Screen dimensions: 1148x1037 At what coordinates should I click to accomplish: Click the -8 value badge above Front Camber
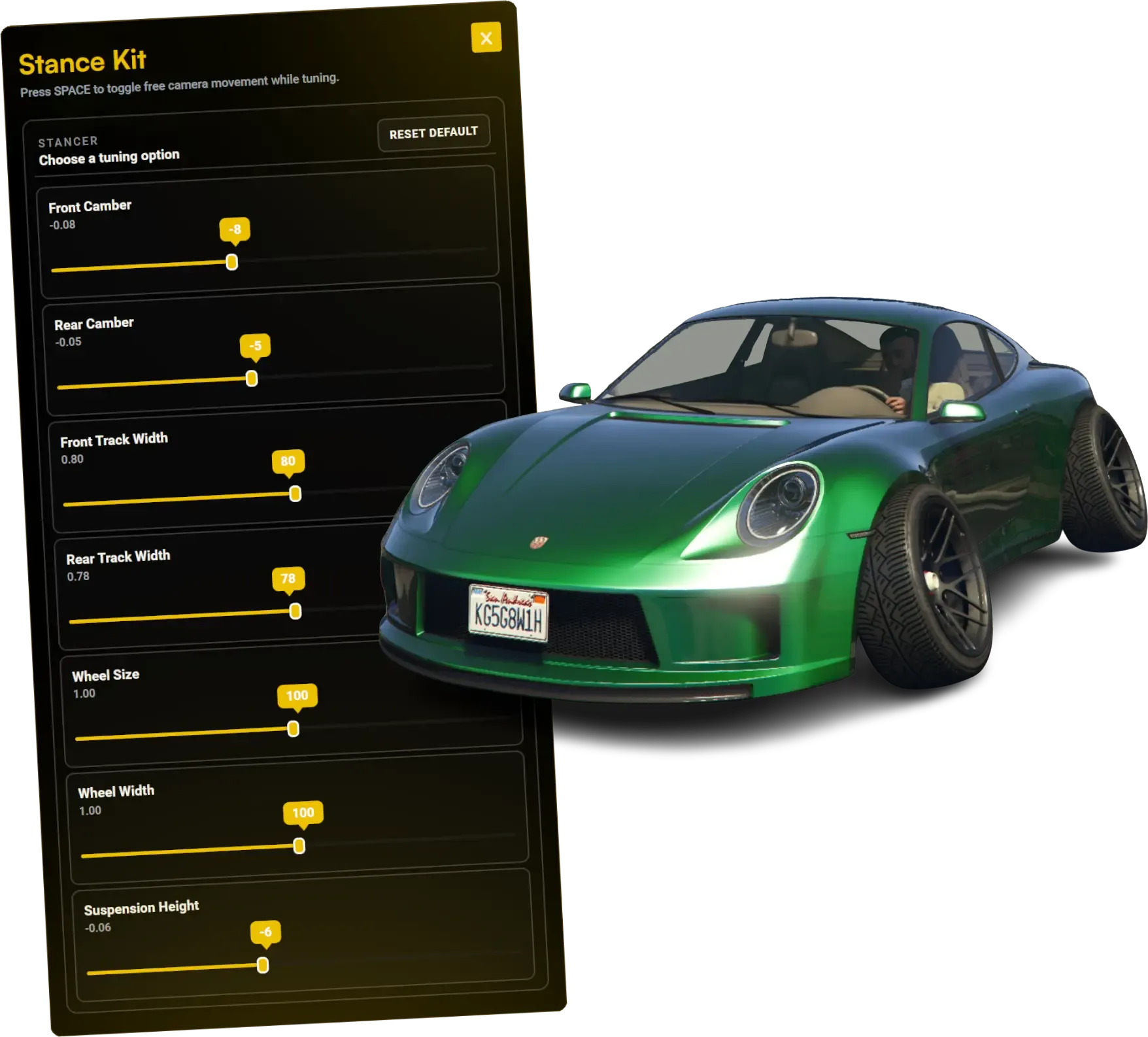pyautogui.click(x=233, y=230)
